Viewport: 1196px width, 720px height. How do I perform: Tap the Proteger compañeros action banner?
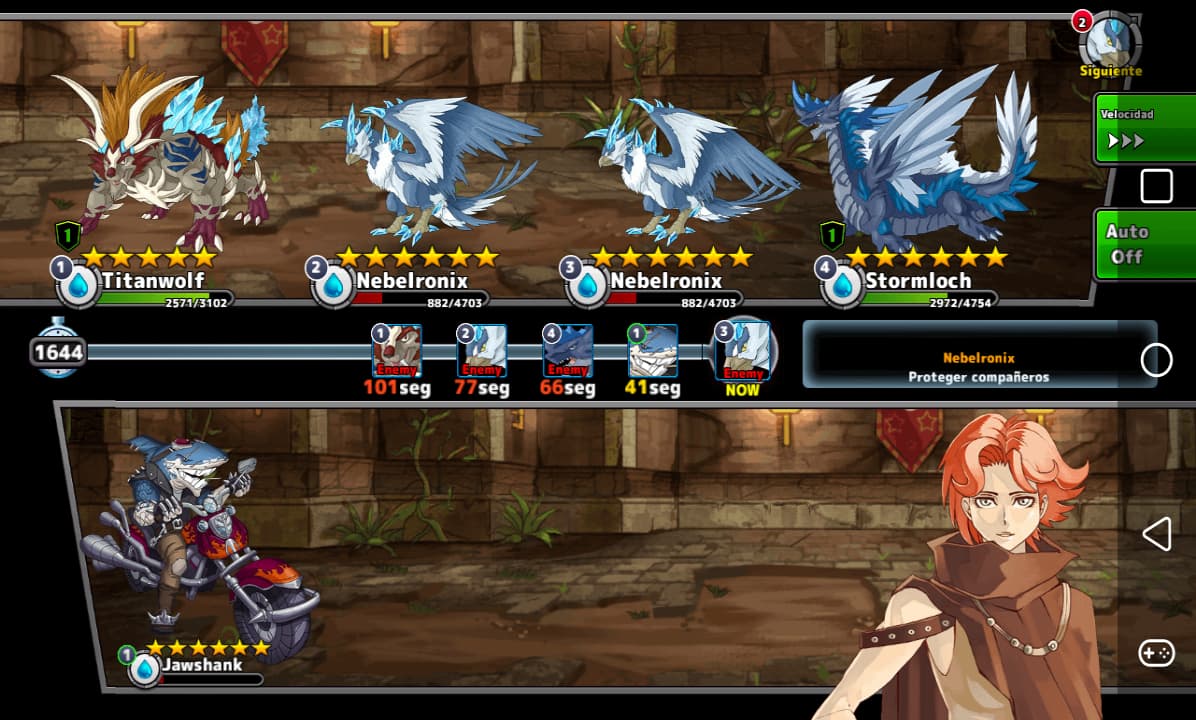(978, 367)
